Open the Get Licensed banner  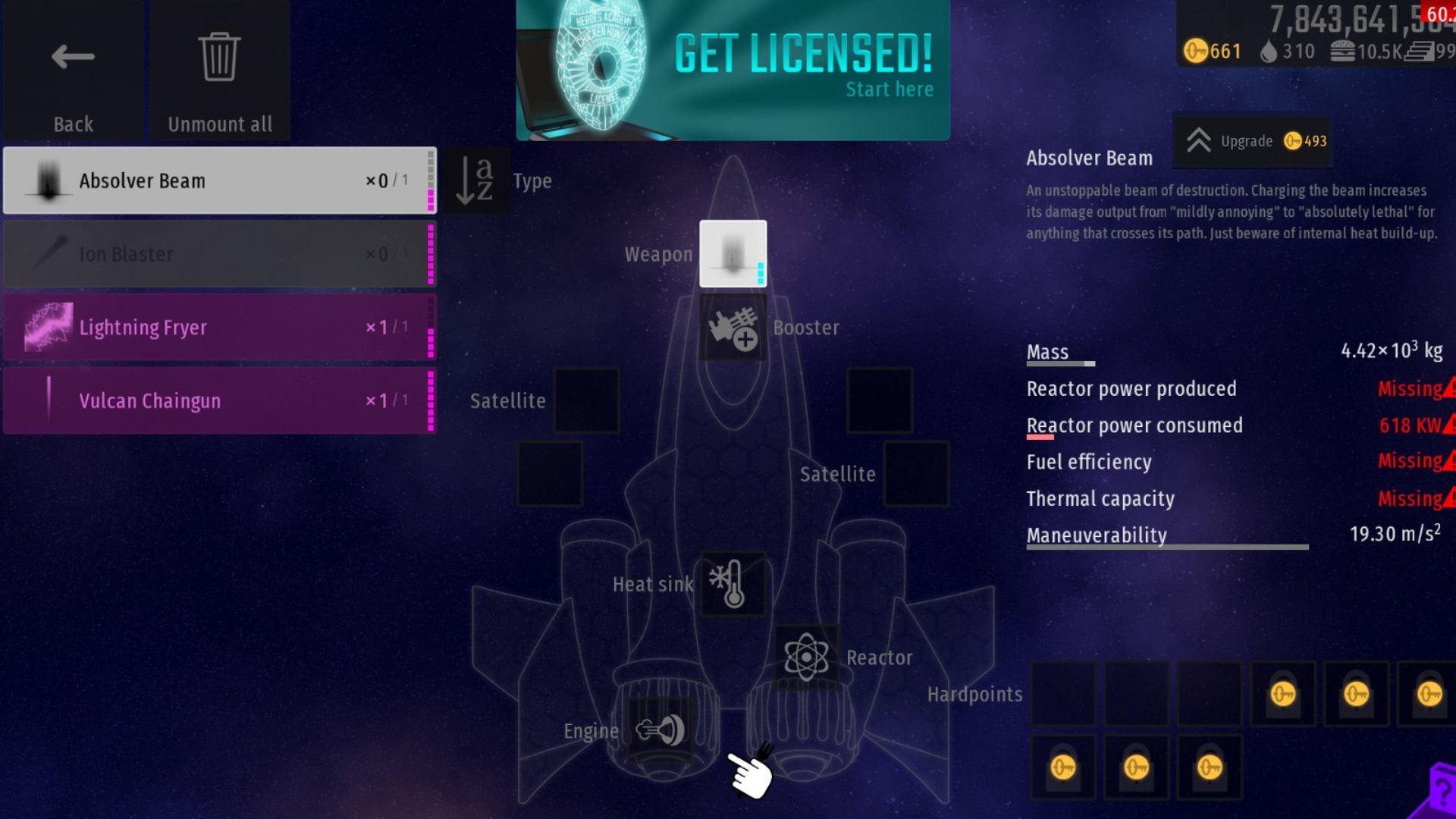tap(733, 70)
